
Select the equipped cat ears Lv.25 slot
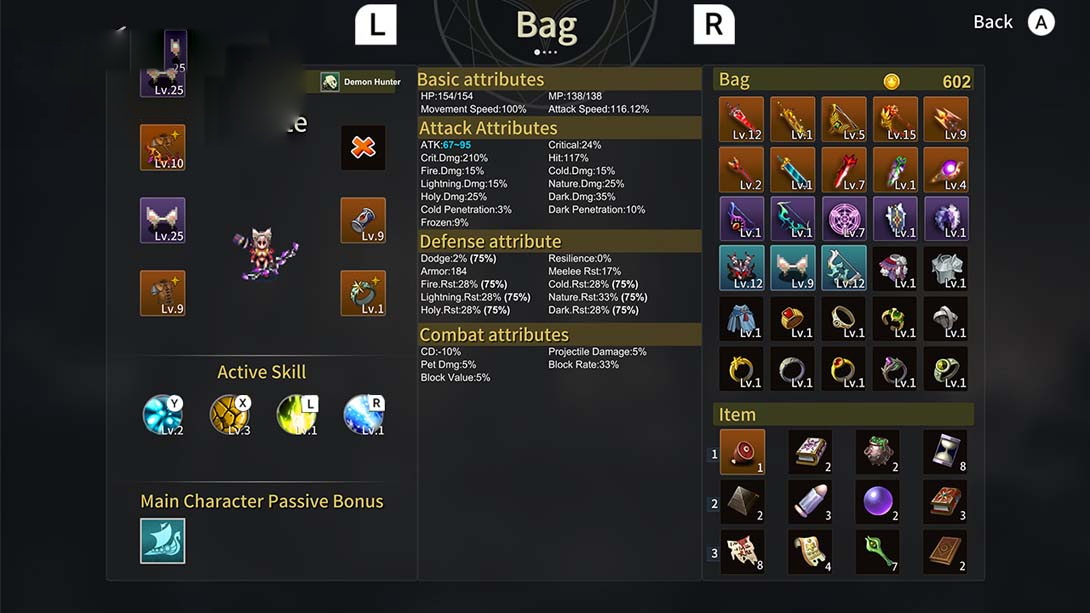(x=162, y=220)
